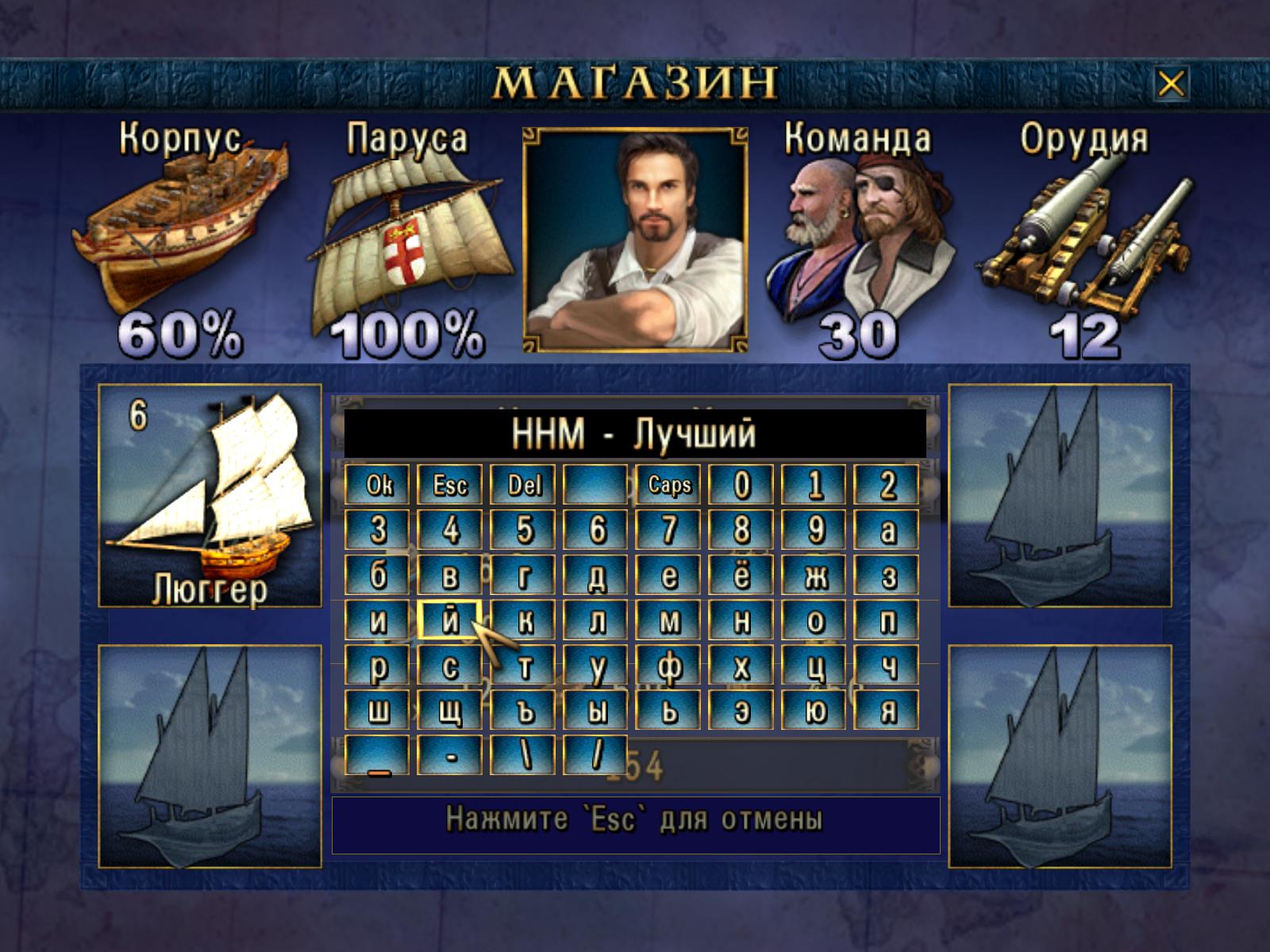Click the Esc key on the on-screen keyboard
Screen dimensions: 1270x952
click(x=450, y=485)
